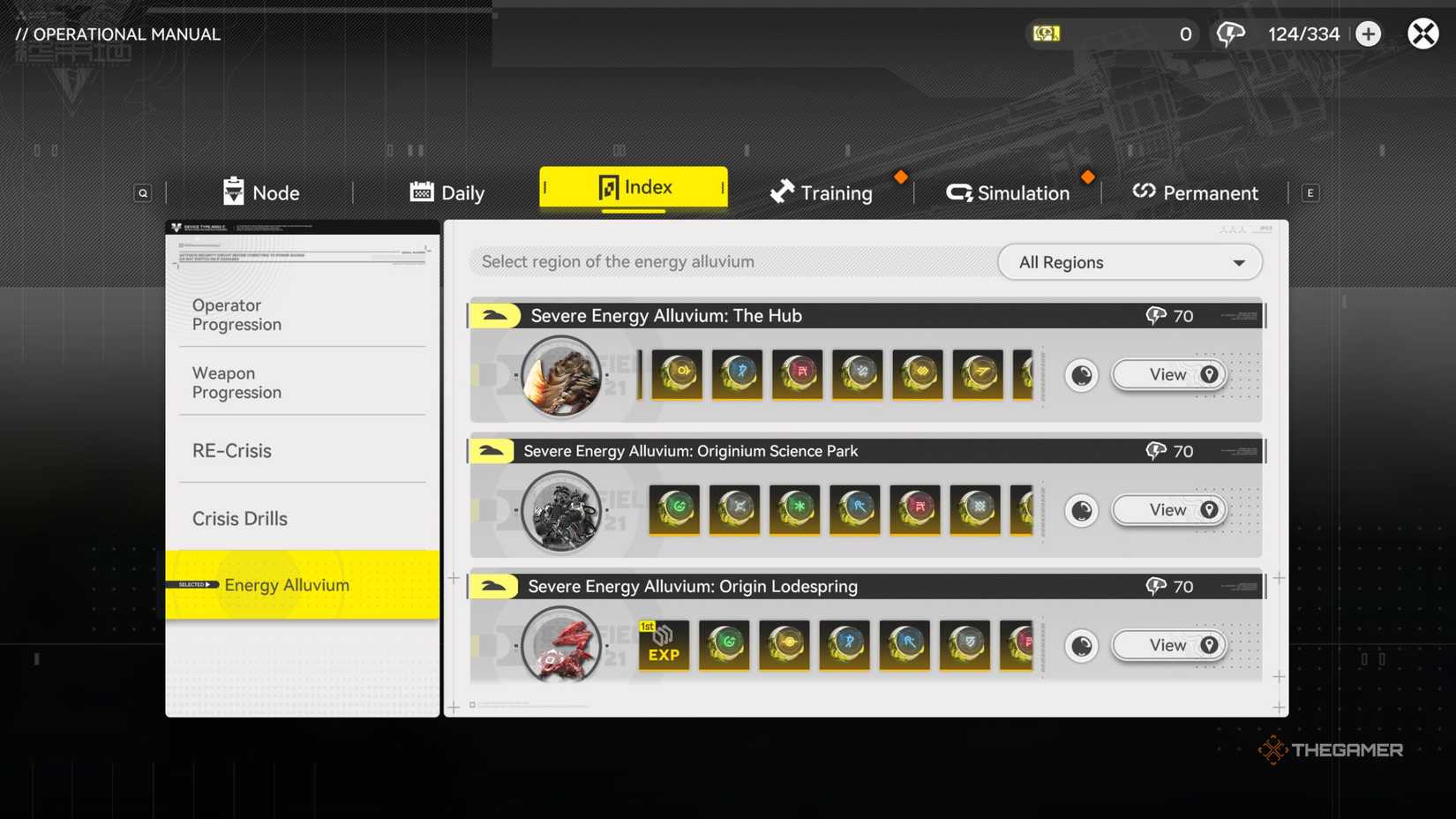The width and height of the screenshot is (1456, 819).
Task: Expand the search region selector field
Action: point(732,262)
